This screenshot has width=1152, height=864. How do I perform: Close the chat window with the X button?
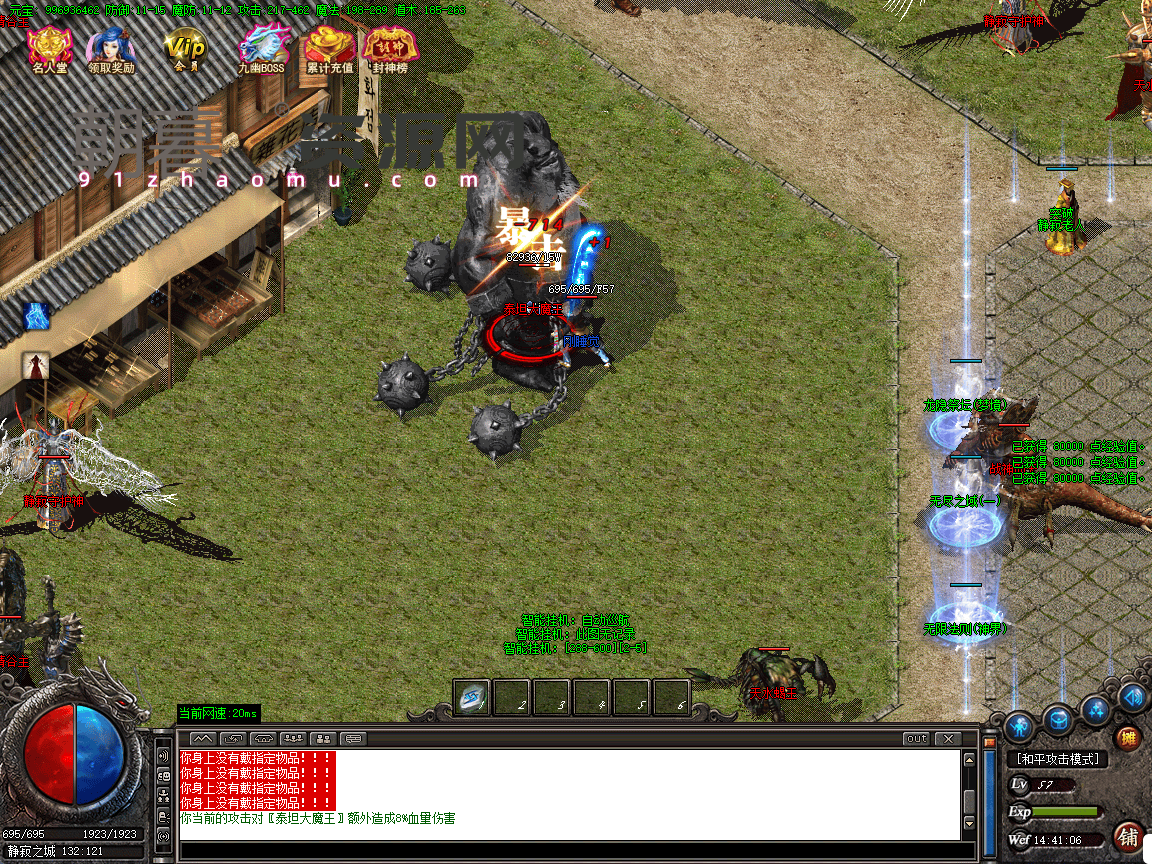946,739
